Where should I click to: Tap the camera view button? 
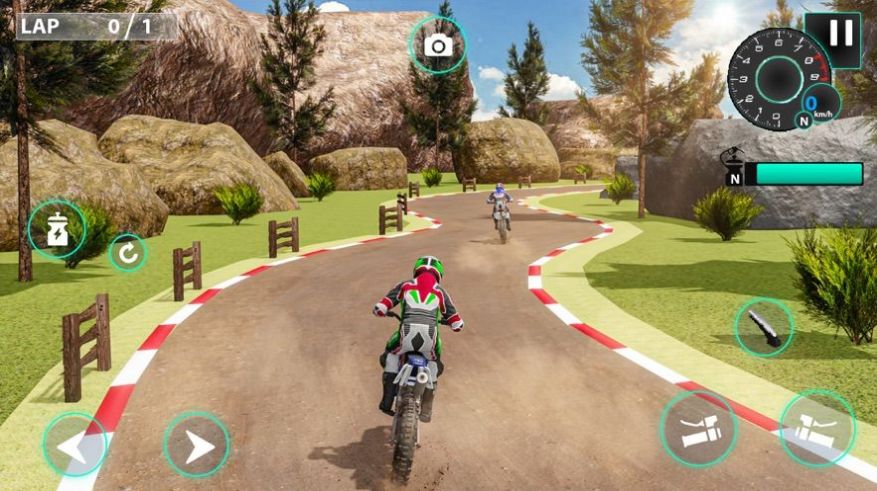click(438, 45)
